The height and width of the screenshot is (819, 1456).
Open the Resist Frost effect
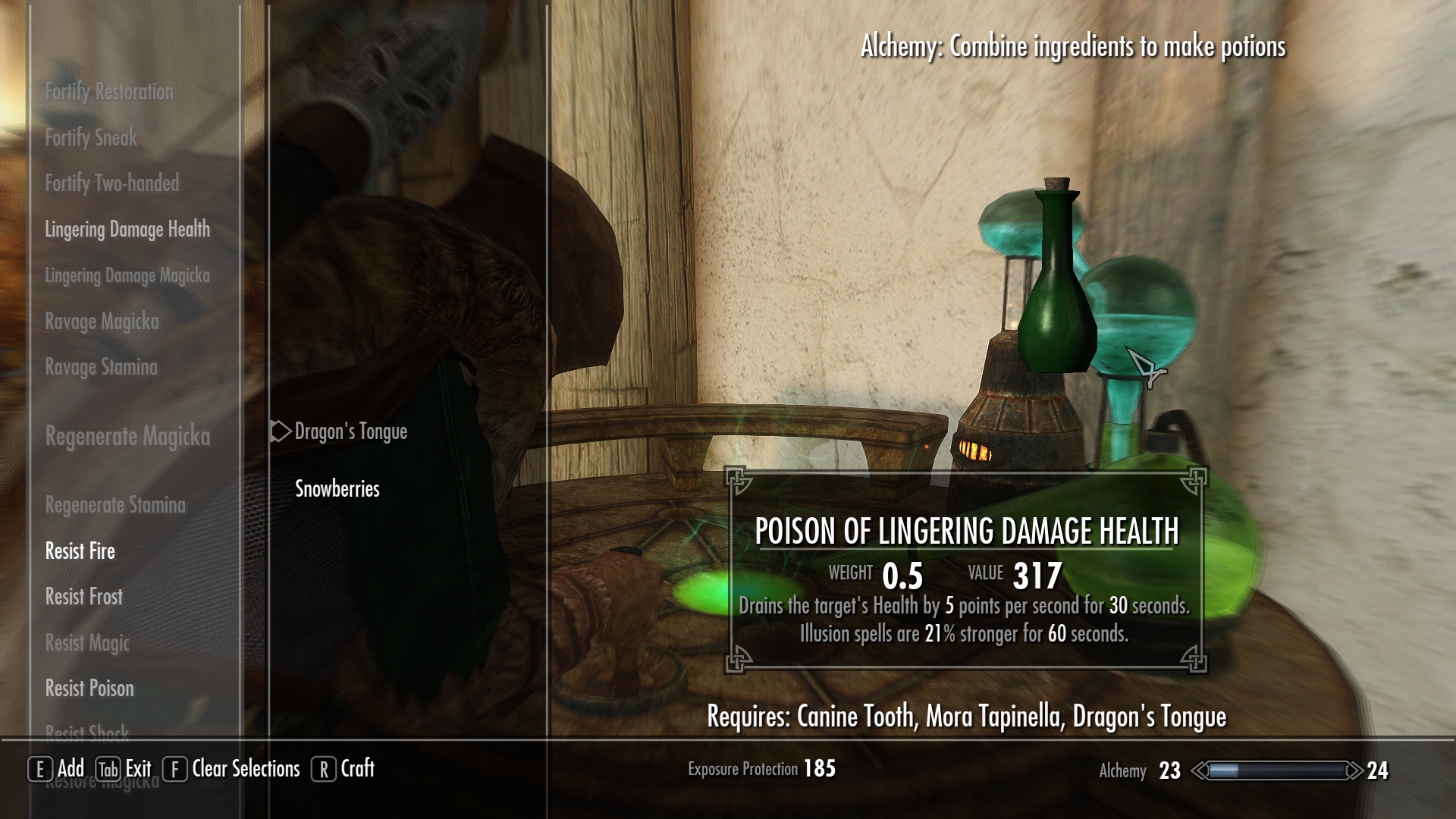(83, 597)
